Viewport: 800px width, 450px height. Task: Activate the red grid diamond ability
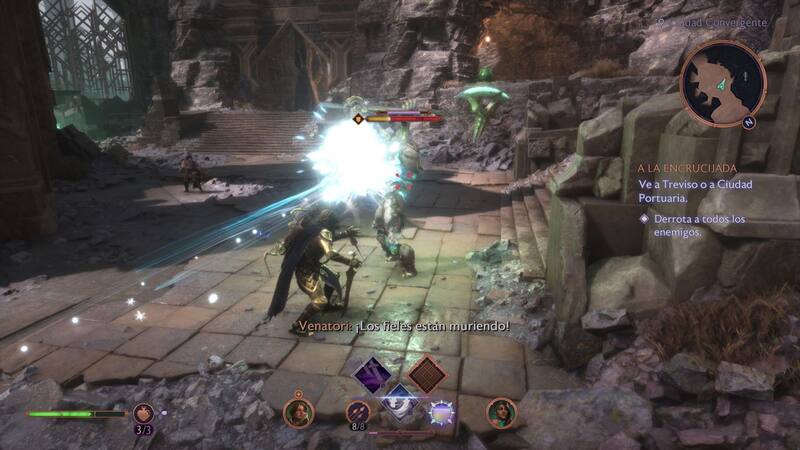(427, 376)
